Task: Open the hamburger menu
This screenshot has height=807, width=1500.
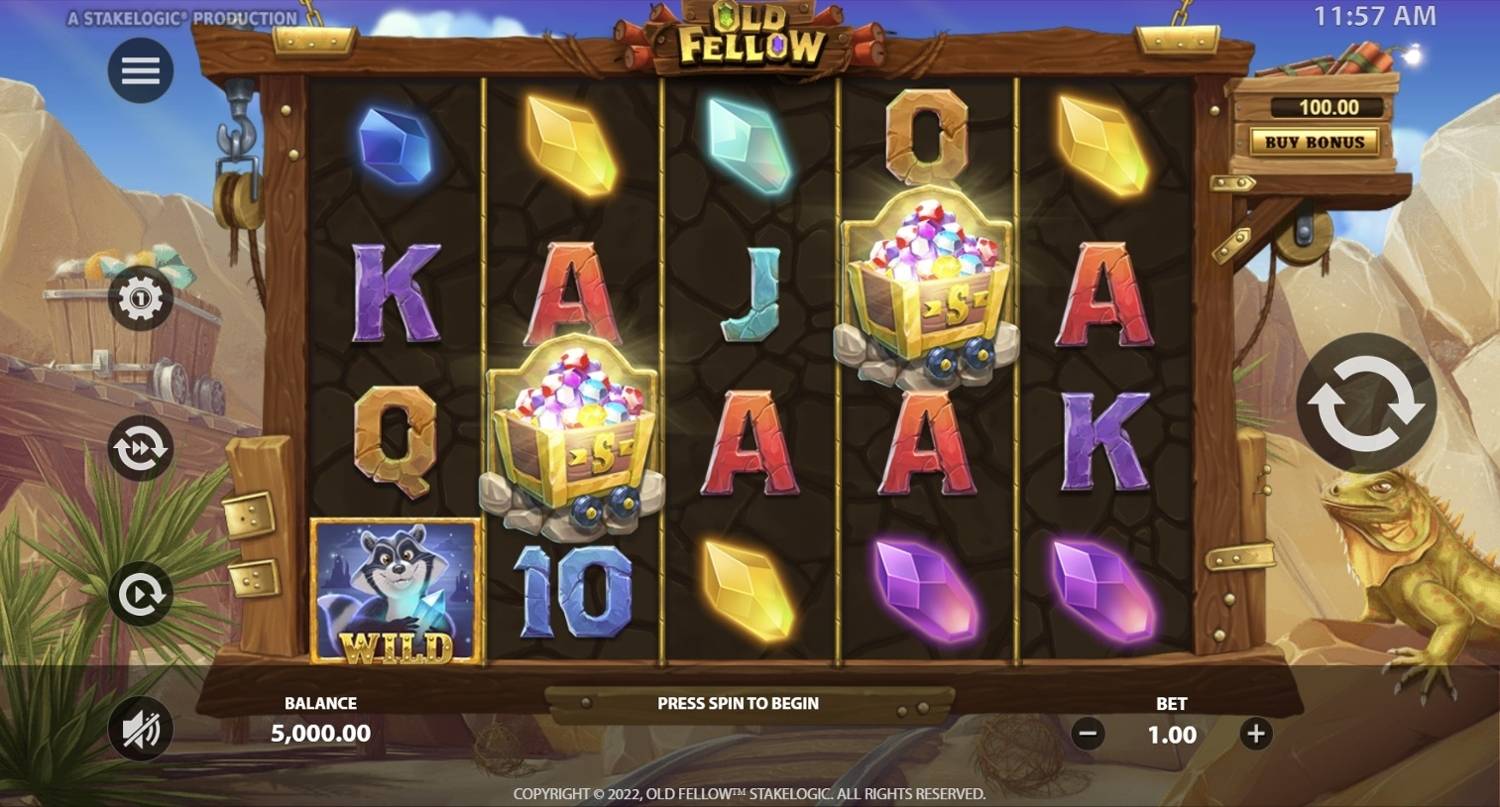Action: pyautogui.click(x=141, y=71)
